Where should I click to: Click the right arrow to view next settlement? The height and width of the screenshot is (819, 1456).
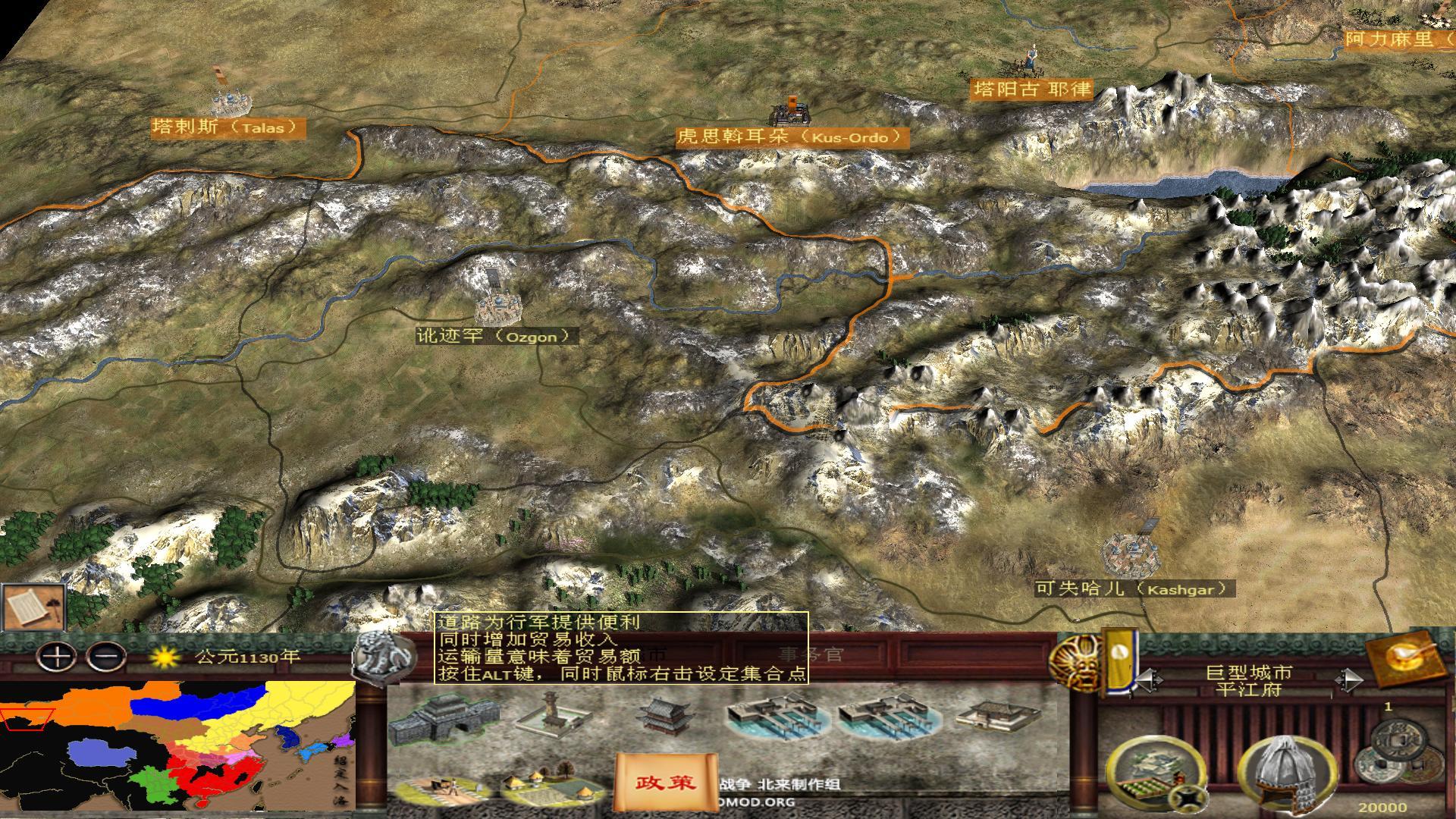1348,679
